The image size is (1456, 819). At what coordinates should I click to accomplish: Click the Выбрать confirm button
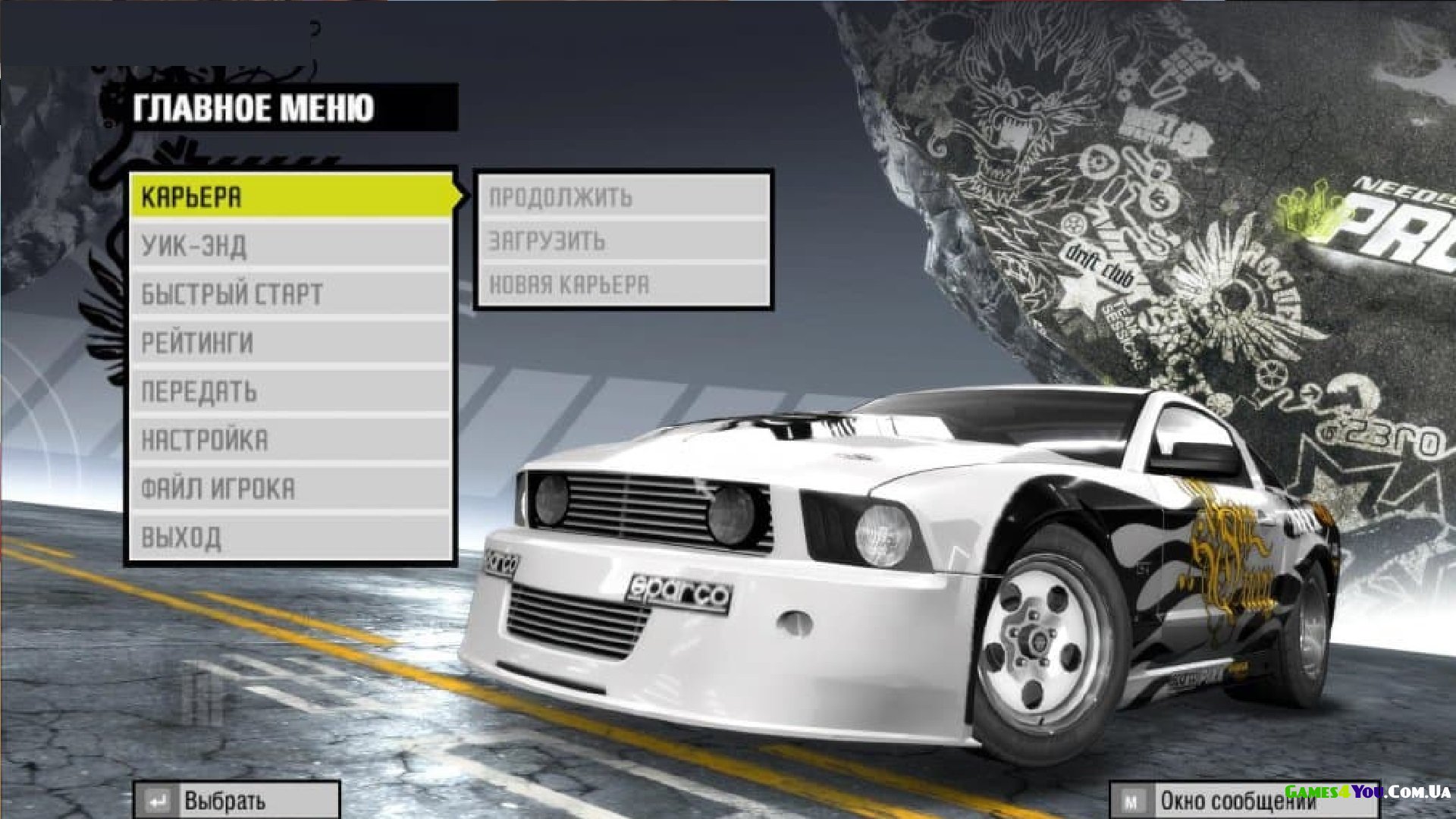pos(236,801)
